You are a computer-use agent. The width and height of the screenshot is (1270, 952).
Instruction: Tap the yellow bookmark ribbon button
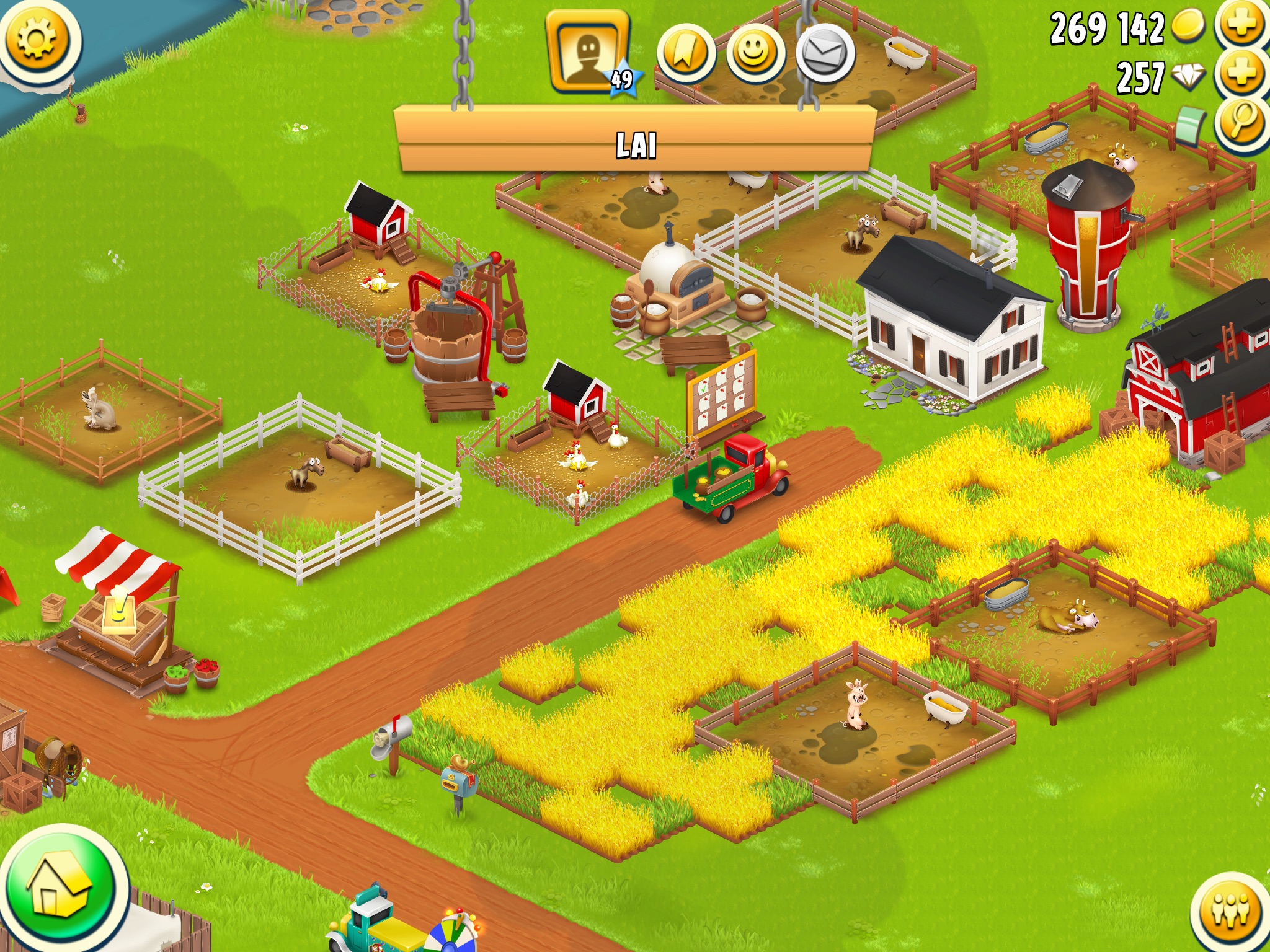pyautogui.click(x=686, y=55)
